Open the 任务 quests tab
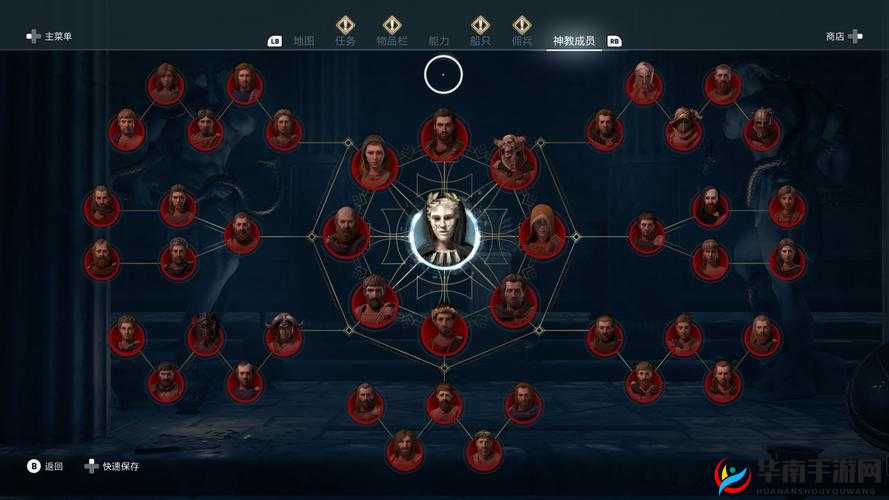Image resolution: width=889 pixels, height=500 pixels. (x=345, y=40)
